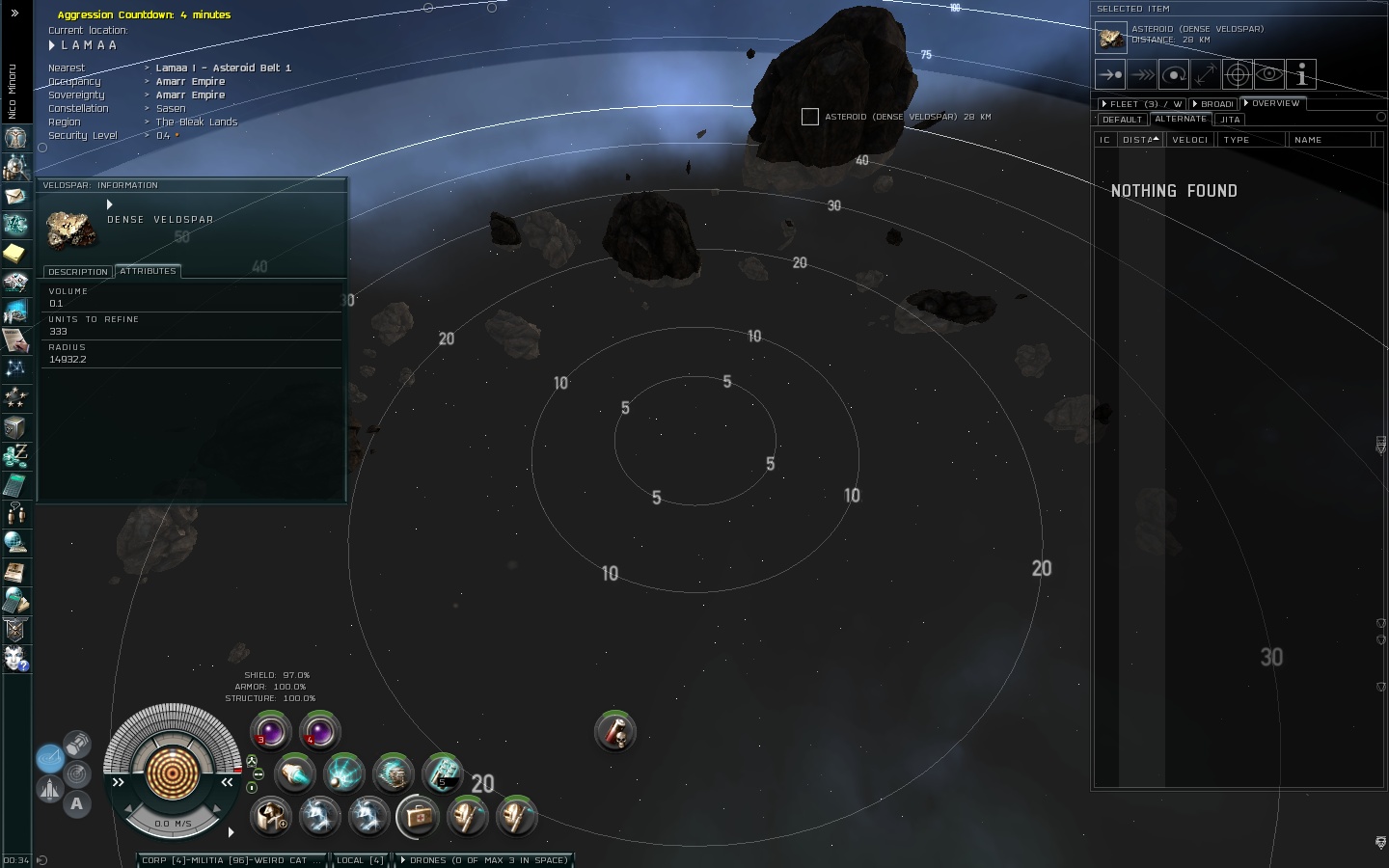Look at the selected item with the eye button
The height and width of the screenshot is (868, 1389).
click(1269, 74)
